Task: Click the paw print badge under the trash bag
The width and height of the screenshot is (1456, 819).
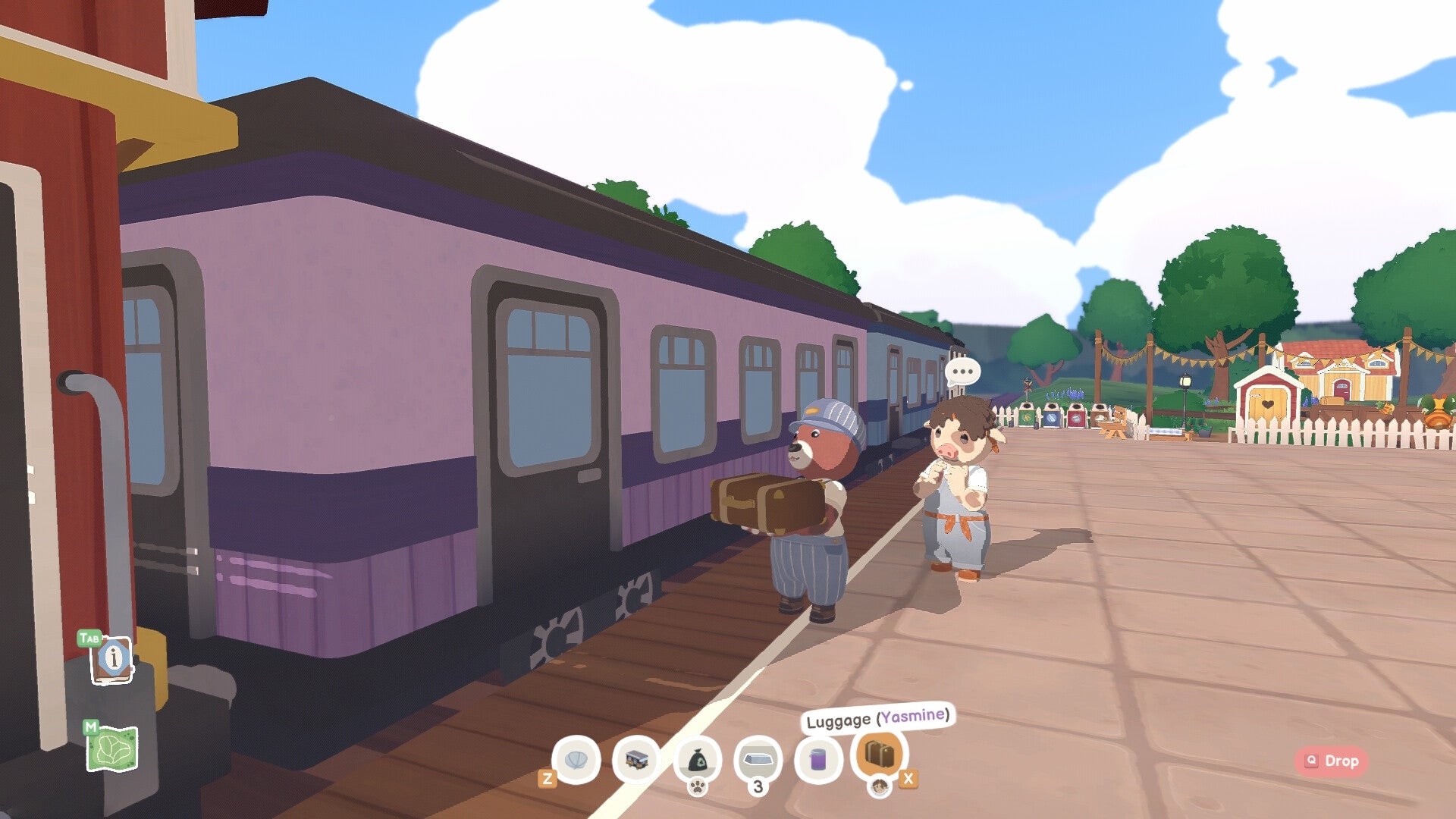Action: point(698,787)
